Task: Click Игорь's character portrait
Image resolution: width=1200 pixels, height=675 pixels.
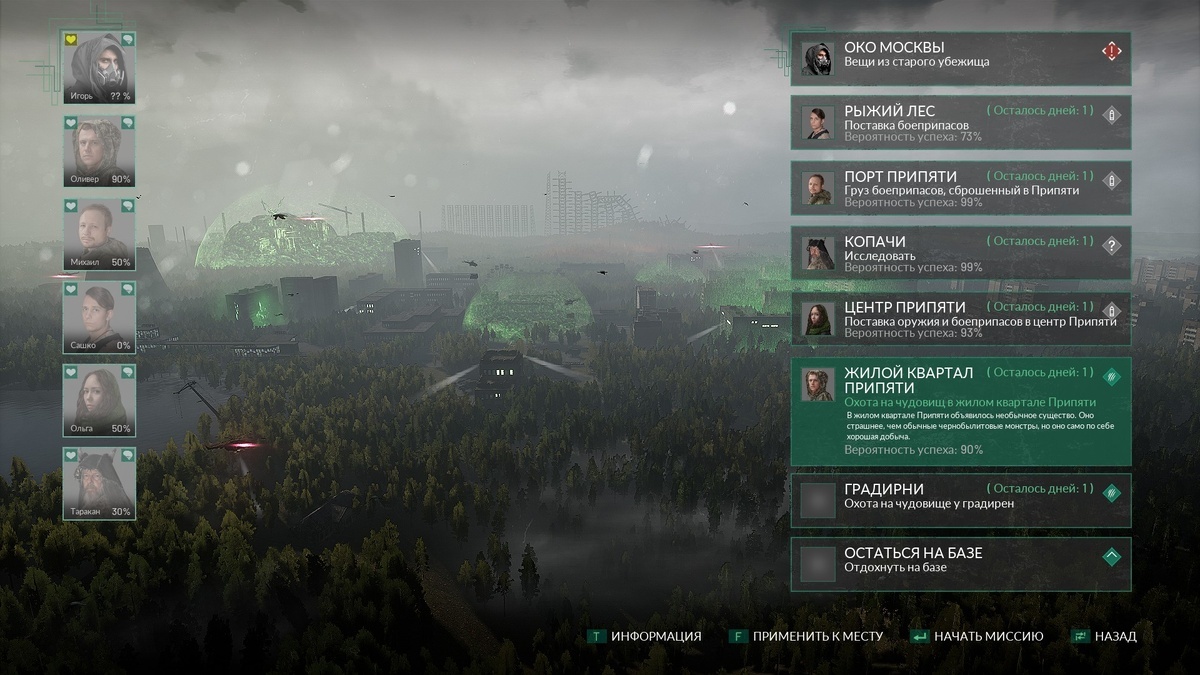Action: [99, 68]
